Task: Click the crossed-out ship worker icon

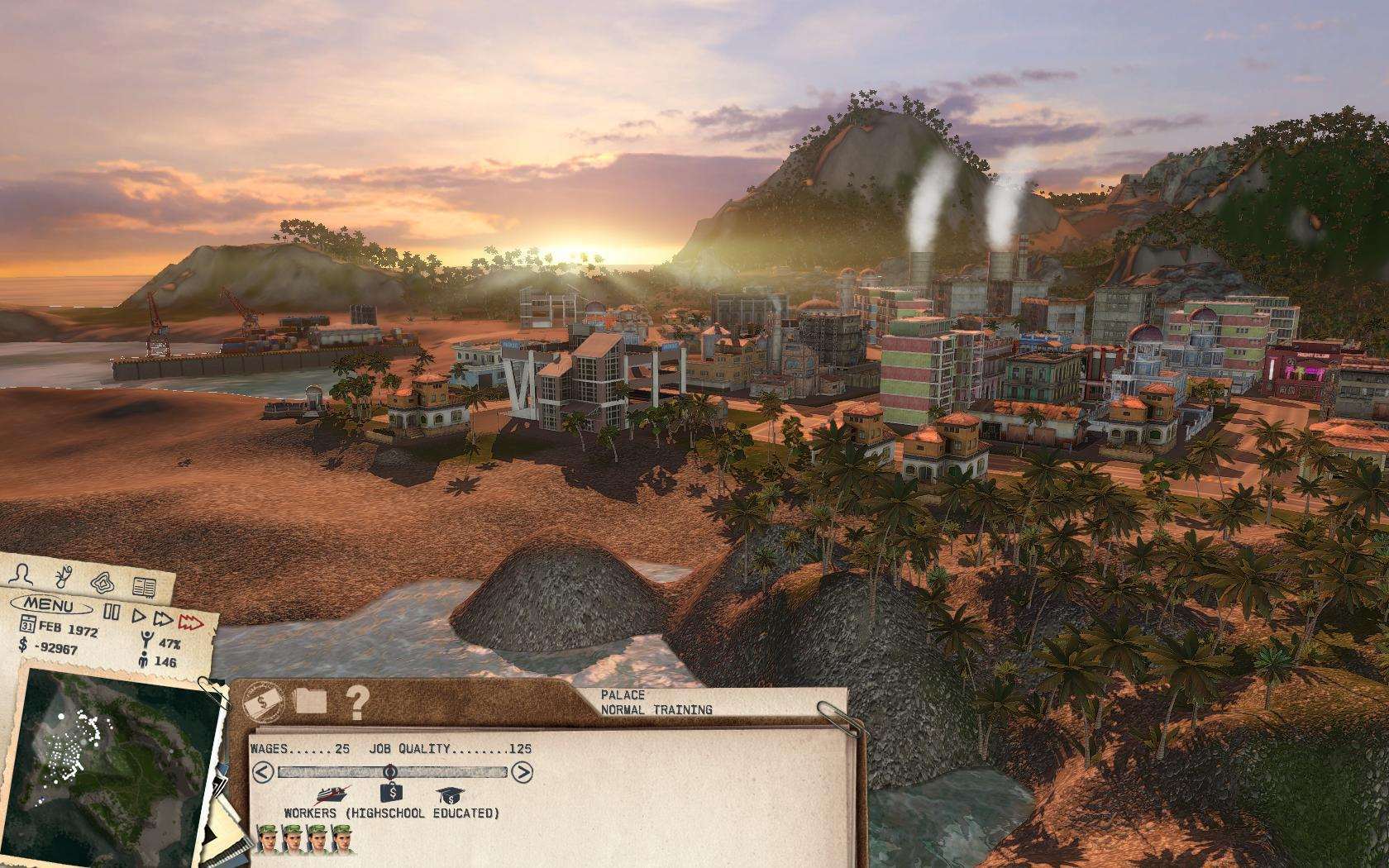Action: click(331, 794)
